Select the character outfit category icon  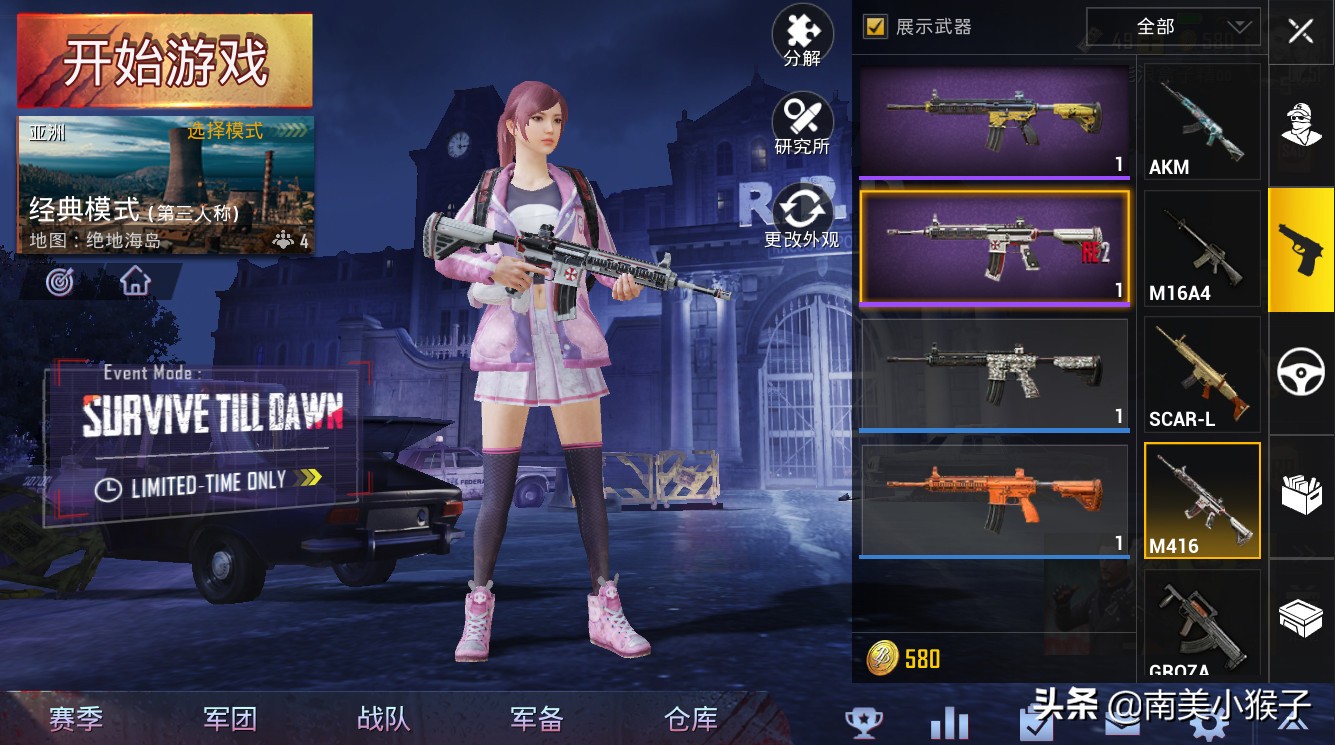(1301, 123)
